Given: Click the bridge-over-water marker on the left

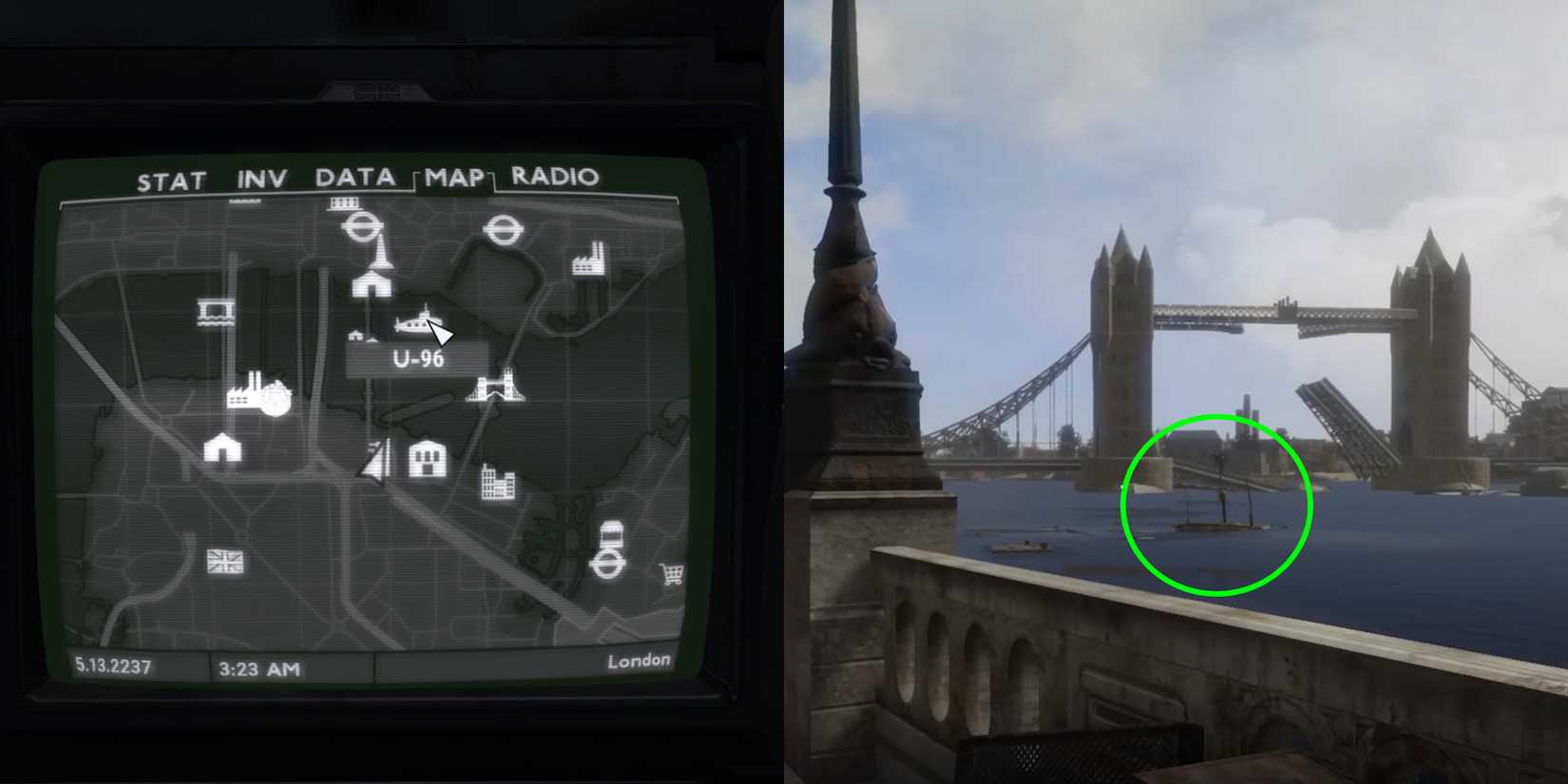Looking at the screenshot, I should (x=215, y=314).
